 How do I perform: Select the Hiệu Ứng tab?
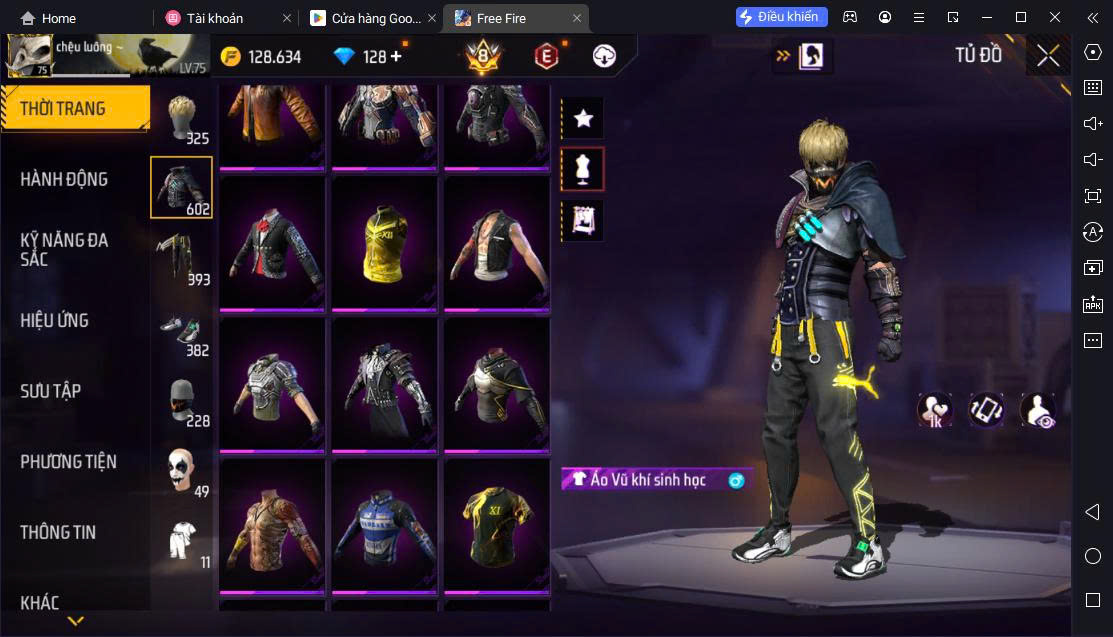tap(55, 321)
